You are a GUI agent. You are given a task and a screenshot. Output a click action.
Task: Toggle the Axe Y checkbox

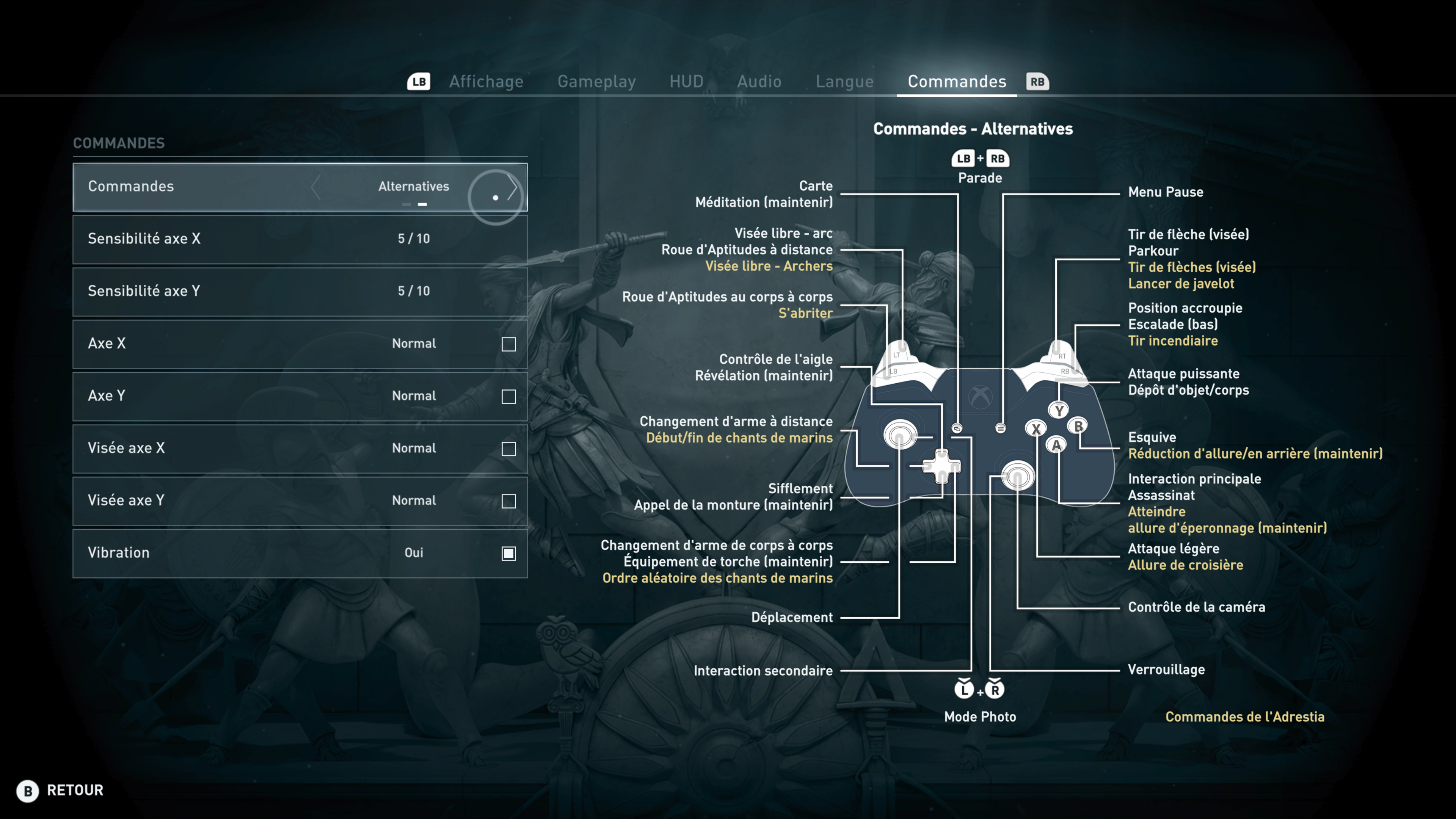click(509, 397)
